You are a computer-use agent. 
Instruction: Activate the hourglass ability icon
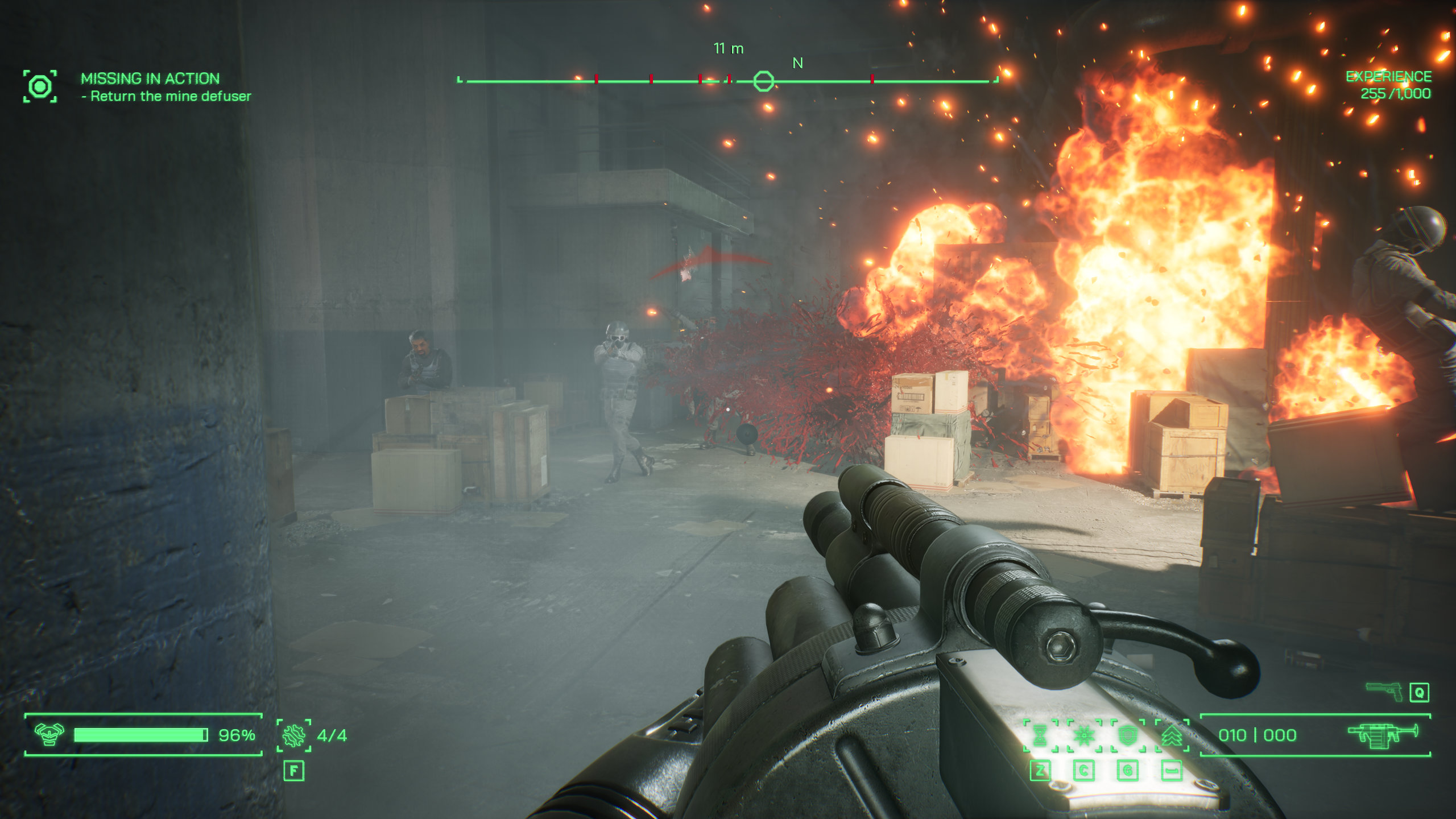1040,735
